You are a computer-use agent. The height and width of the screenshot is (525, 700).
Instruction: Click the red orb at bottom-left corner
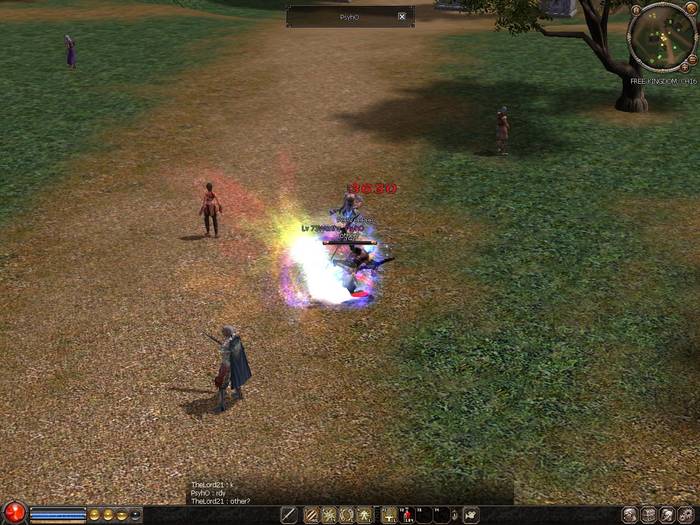pyautogui.click(x=14, y=514)
